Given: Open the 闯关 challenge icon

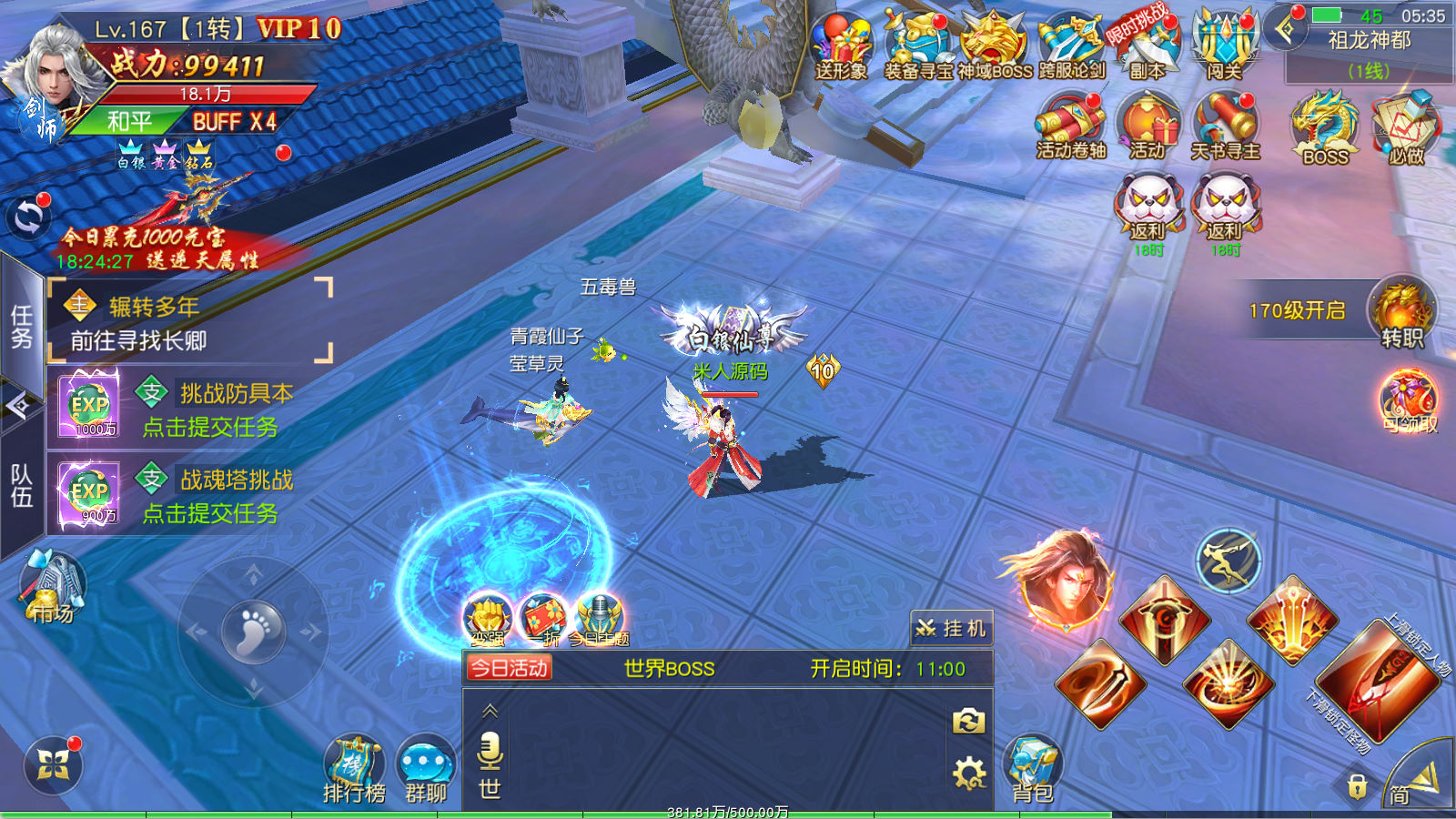Looking at the screenshot, I should (x=1225, y=45).
